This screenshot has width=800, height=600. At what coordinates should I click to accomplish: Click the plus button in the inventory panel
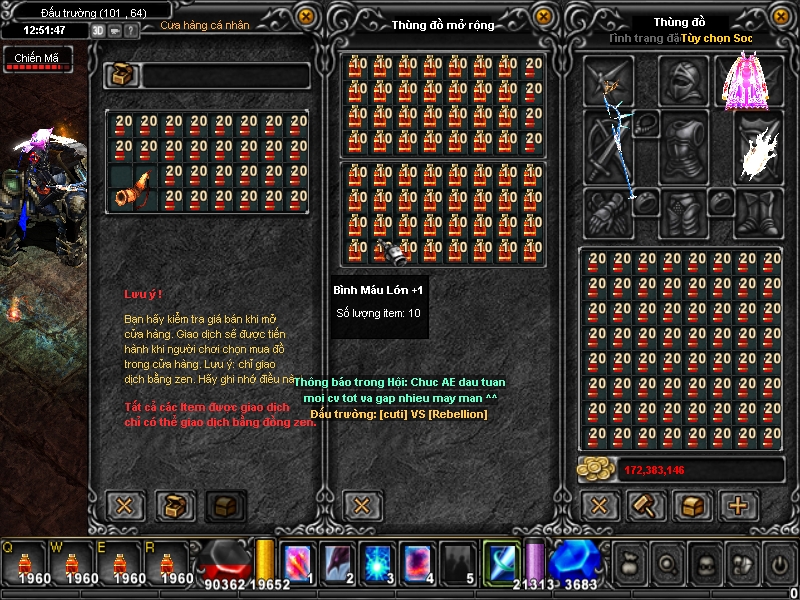pos(738,506)
